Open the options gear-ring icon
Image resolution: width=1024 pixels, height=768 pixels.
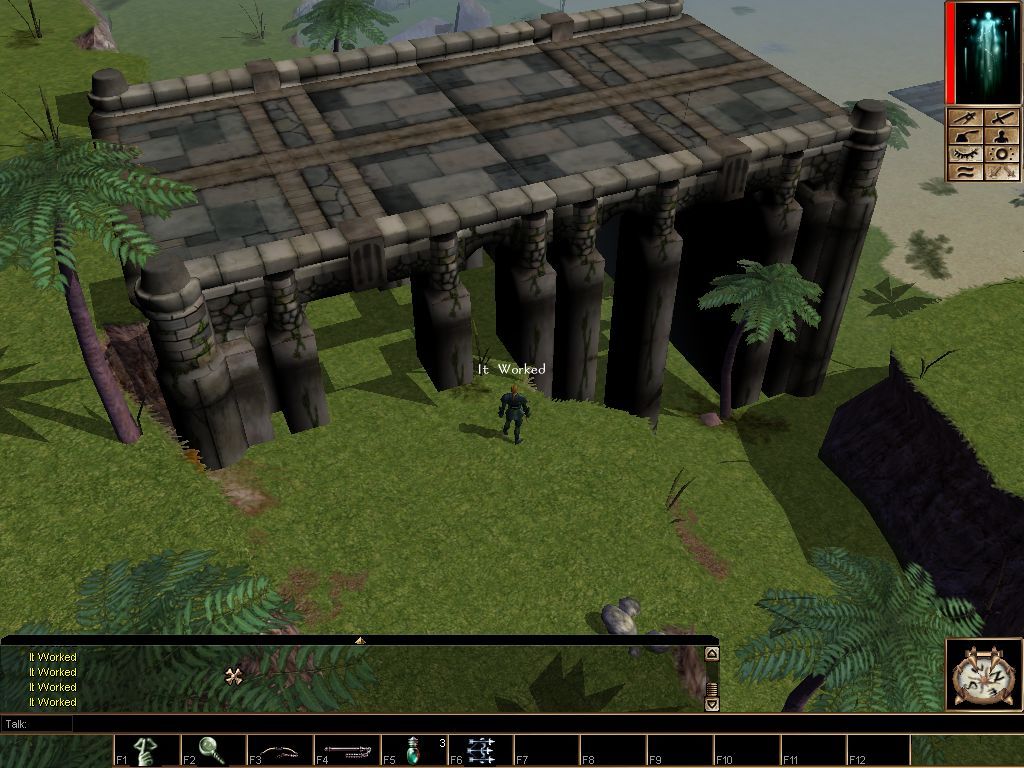coord(1001,154)
